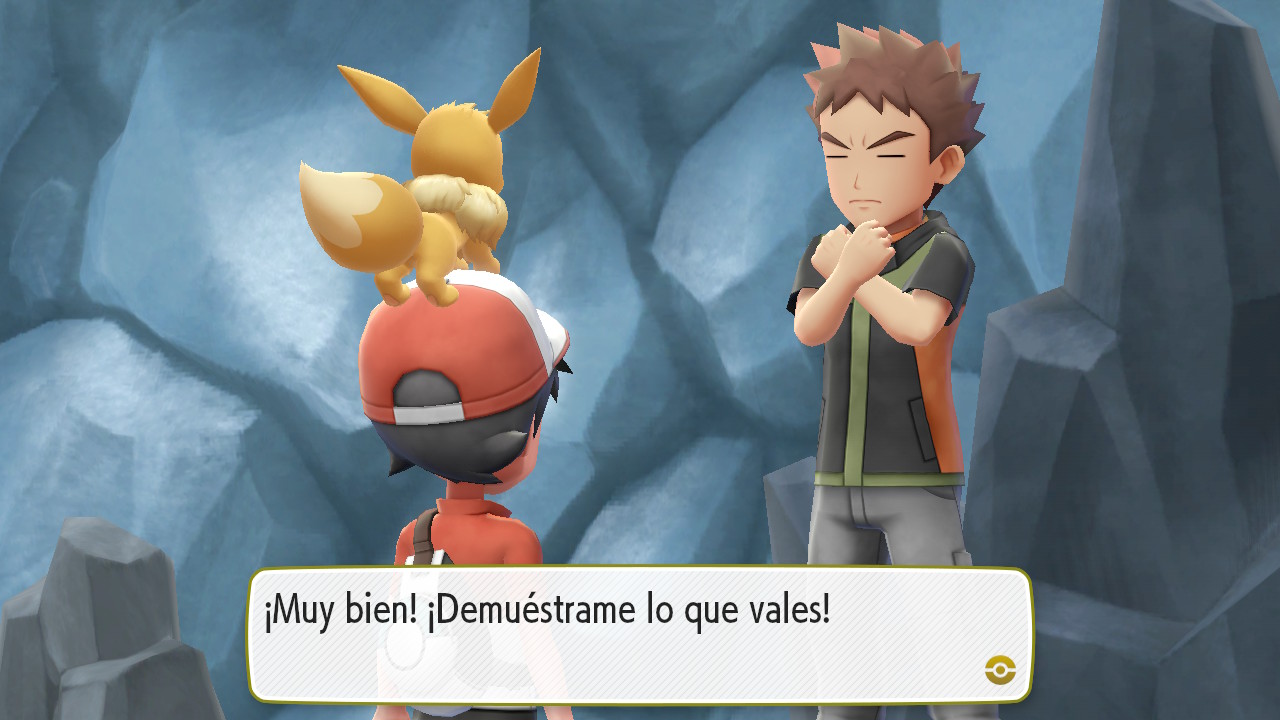This screenshot has height=720, width=1280.
Task: Click the Poké Ball continue icon
Action: click(1000, 670)
